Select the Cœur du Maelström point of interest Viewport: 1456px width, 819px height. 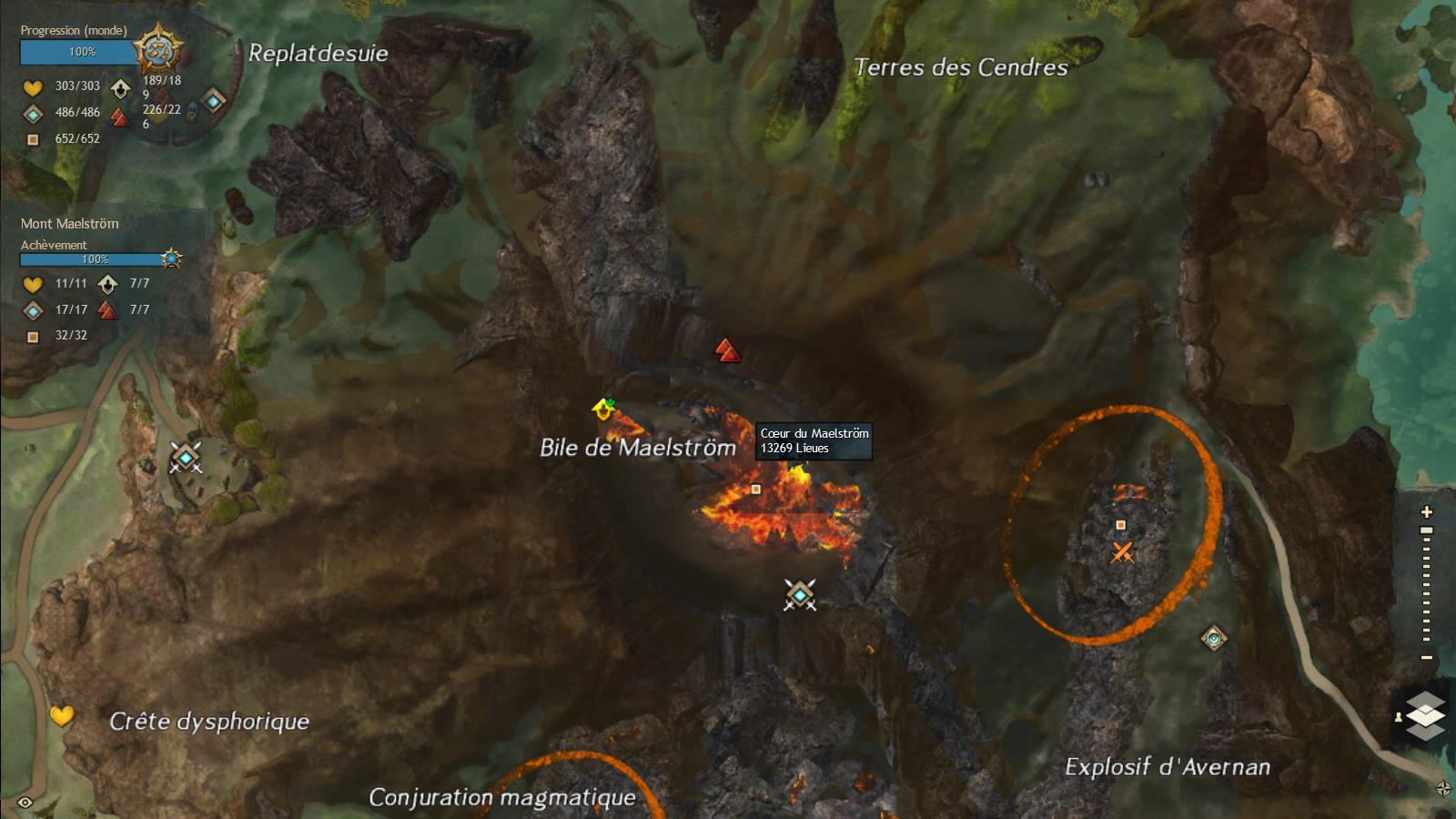[x=755, y=490]
